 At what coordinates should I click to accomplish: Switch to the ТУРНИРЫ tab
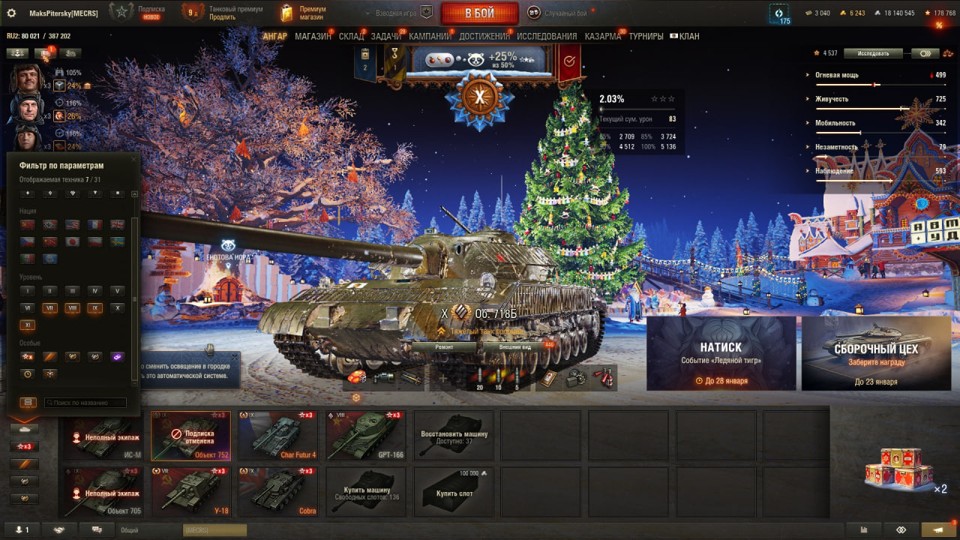pos(646,37)
